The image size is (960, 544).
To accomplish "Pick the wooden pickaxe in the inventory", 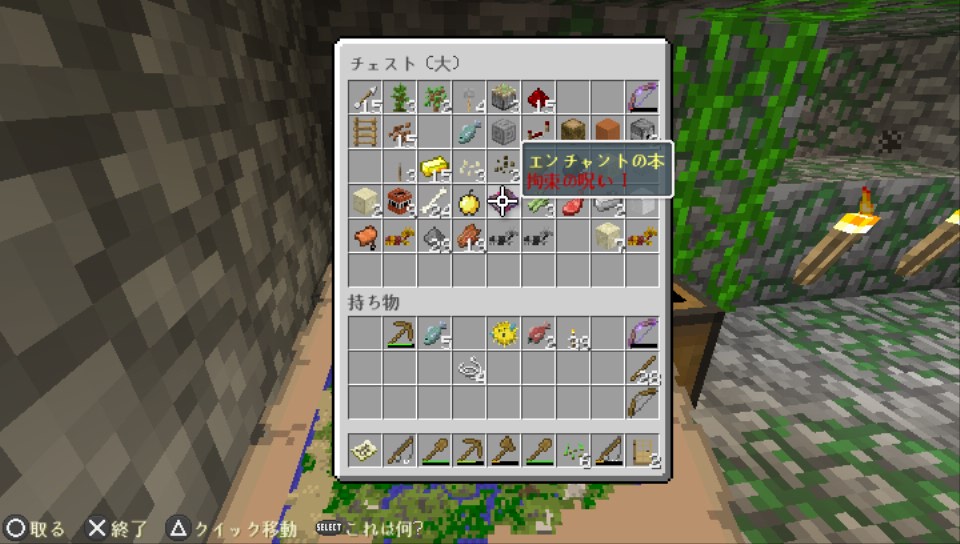I will tap(399, 334).
